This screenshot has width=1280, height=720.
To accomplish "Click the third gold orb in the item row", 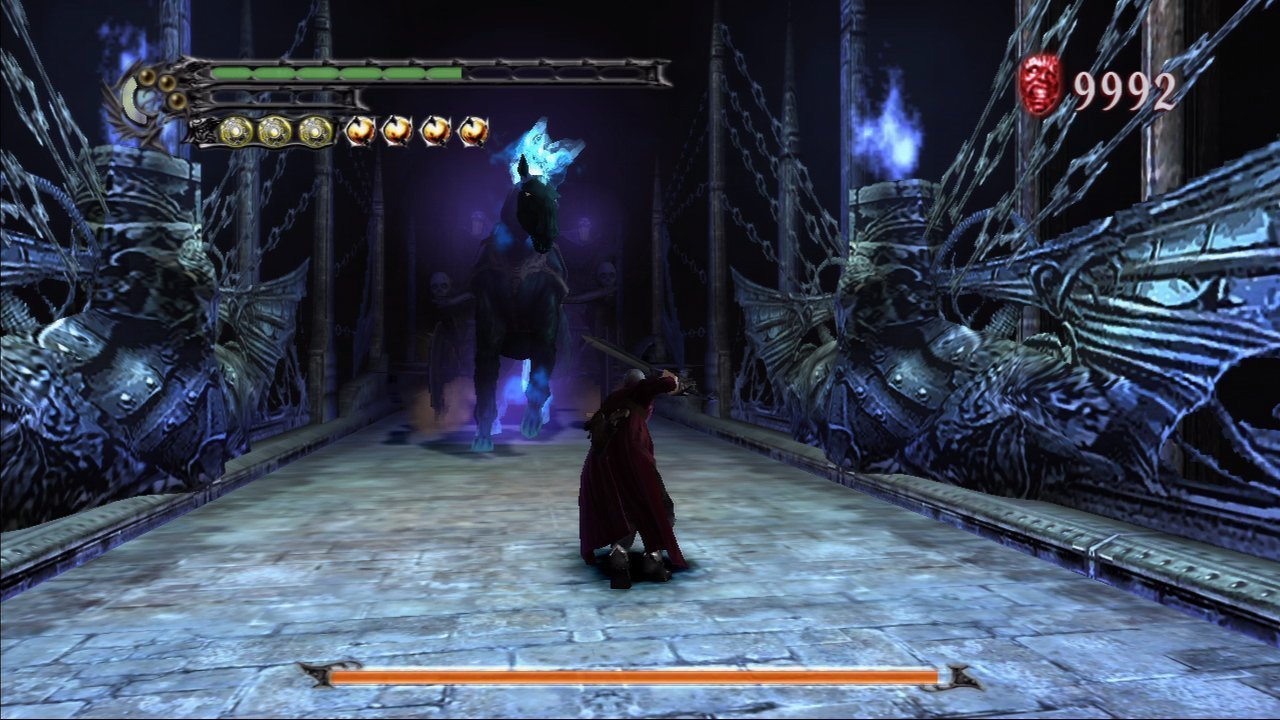I will pos(313,131).
